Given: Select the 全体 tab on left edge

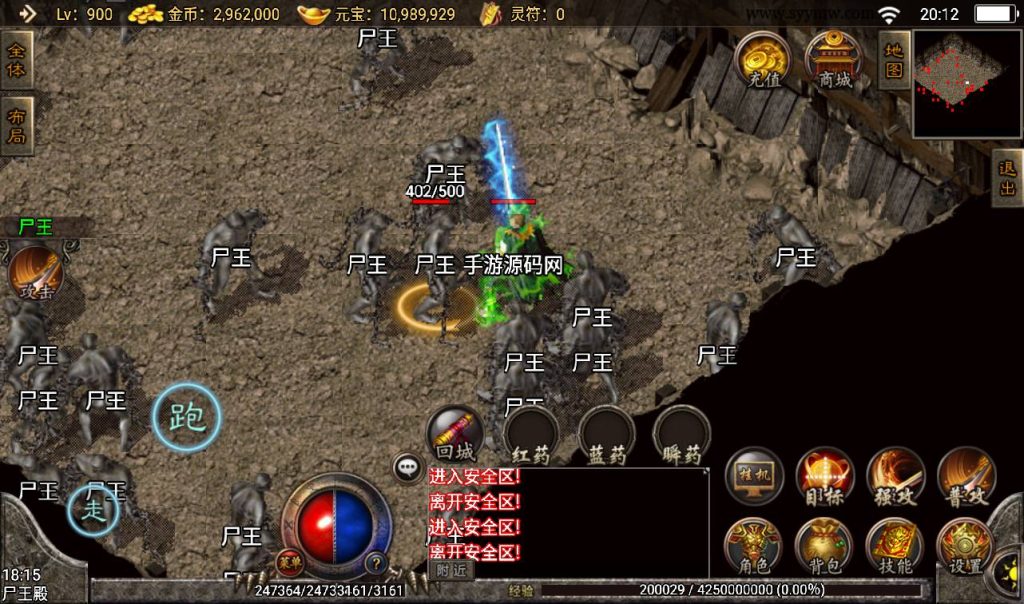Looking at the screenshot, I should (17, 59).
